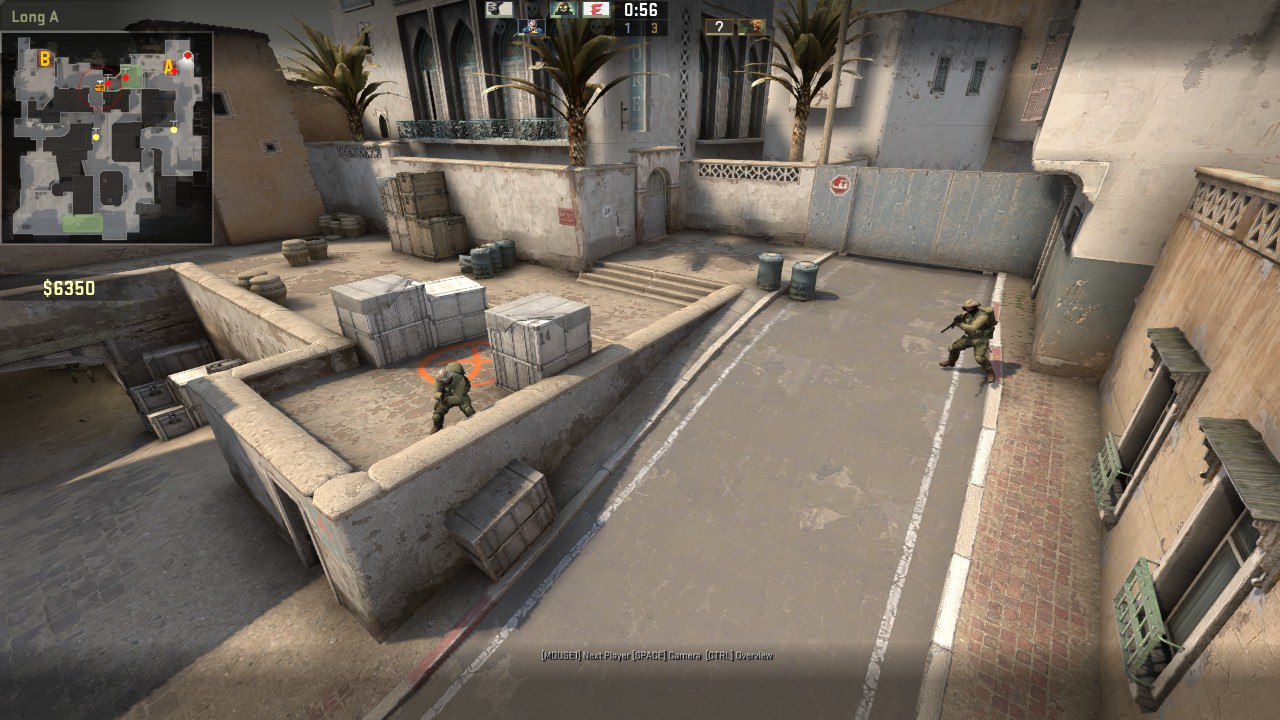Viewport: 1280px width, 720px height.
Task: Select bombsite A marker on the minimap
Action: click(169, 68)
